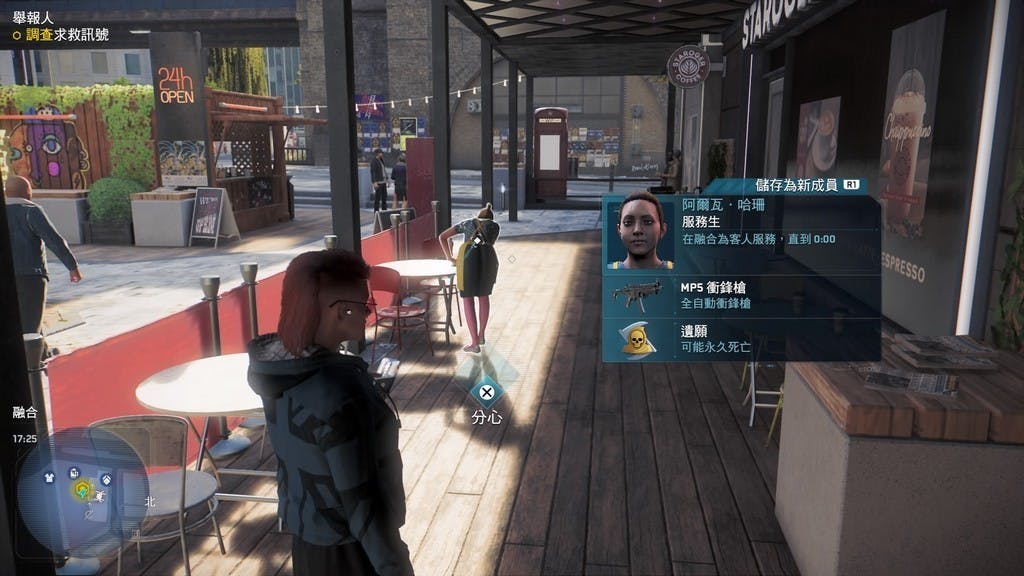Click the portrait of 阿爾瓦·哈珊
1024x576 pixels.
pyautogui.click(x=640, y=232)
